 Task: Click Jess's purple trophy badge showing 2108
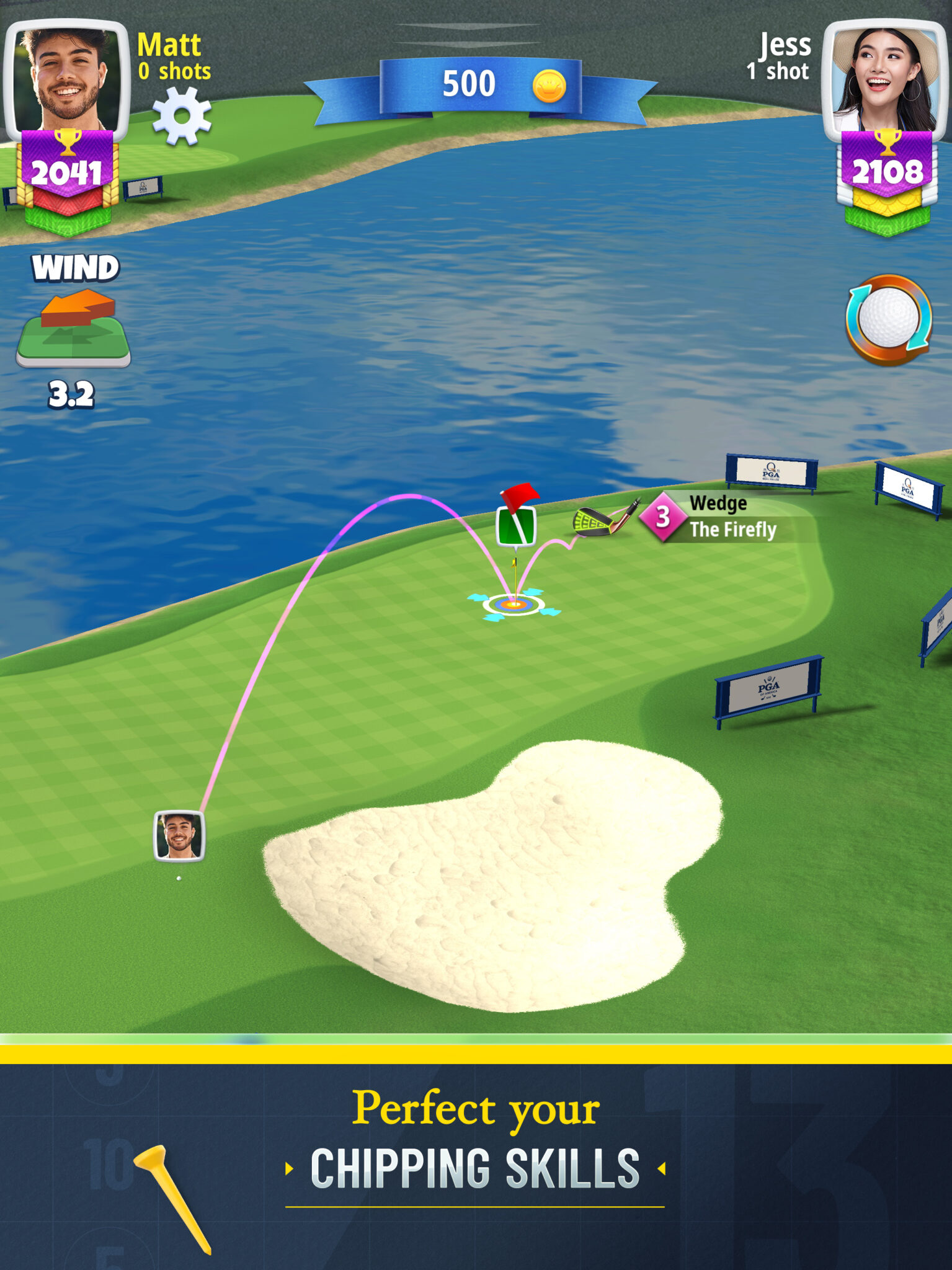pos(886,163)
